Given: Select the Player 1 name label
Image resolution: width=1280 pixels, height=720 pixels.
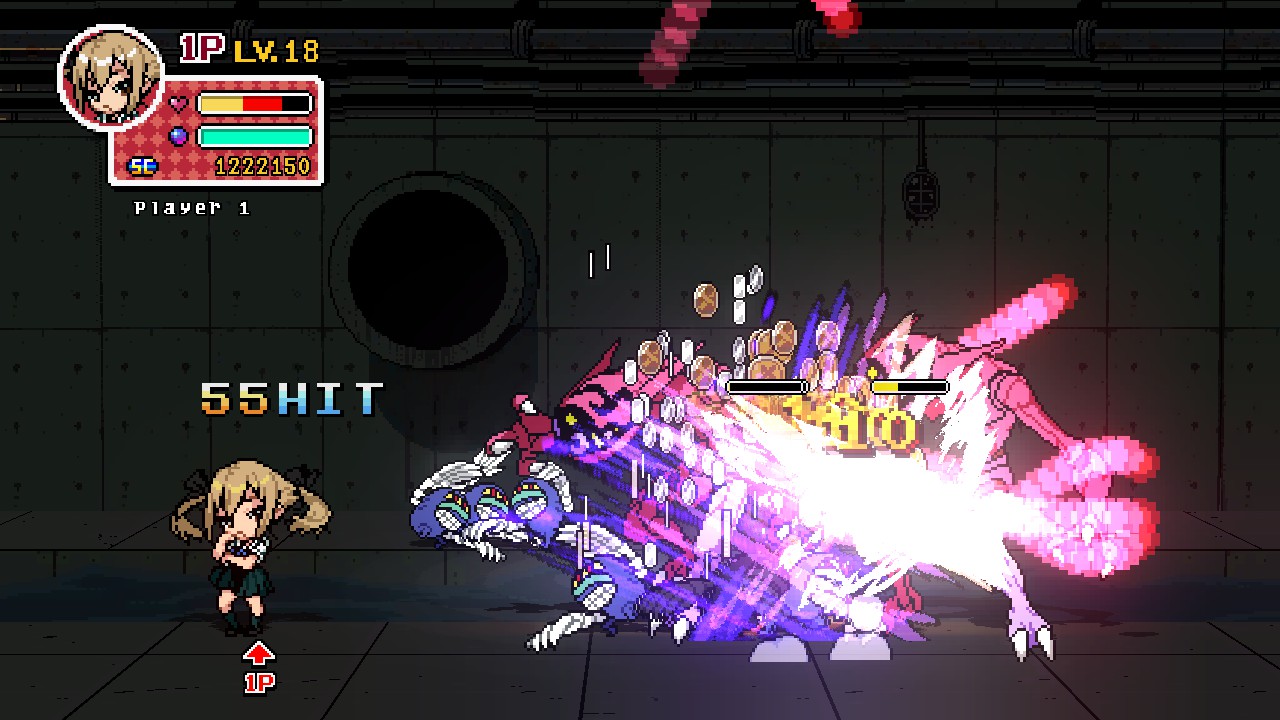Looking at the screenshot, I should (x=191, y=209).
